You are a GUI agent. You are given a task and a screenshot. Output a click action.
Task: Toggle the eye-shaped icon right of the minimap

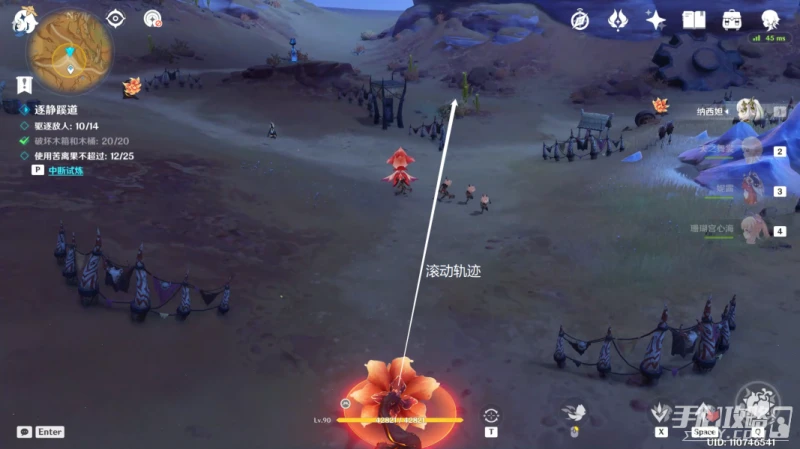tap(117, 18)
